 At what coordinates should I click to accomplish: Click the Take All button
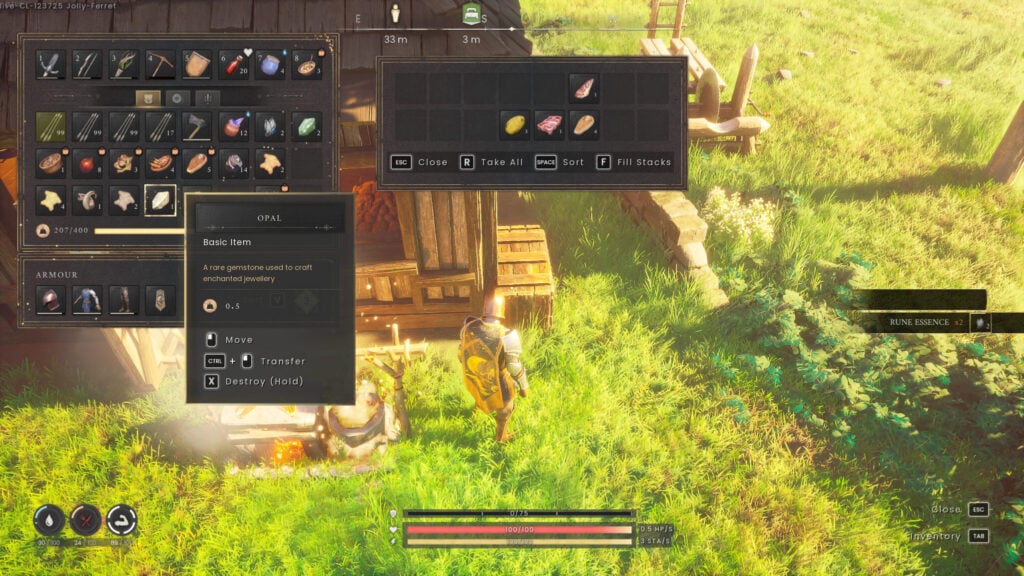point(491,162)
